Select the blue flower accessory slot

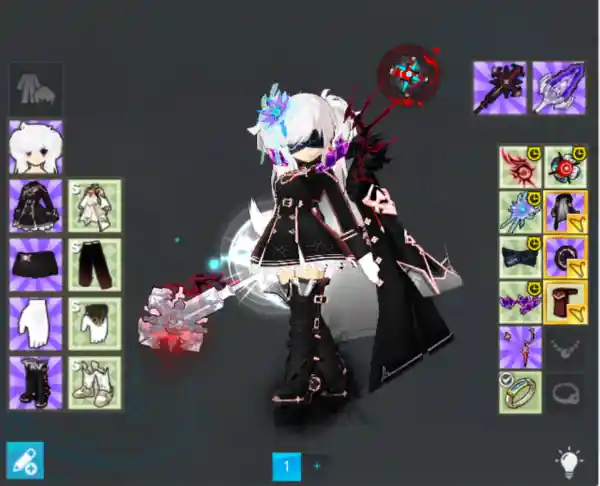520,213
